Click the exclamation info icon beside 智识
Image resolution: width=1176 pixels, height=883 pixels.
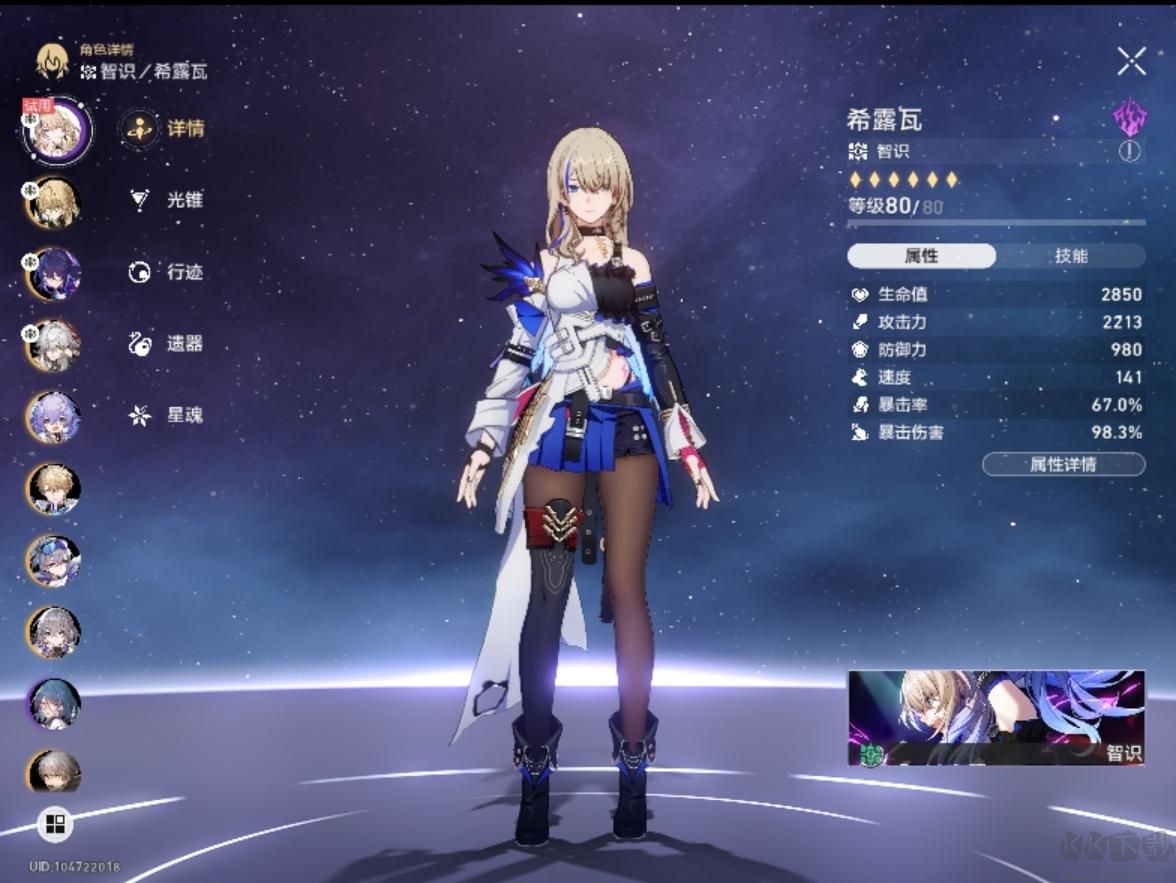click(1129, 152)
